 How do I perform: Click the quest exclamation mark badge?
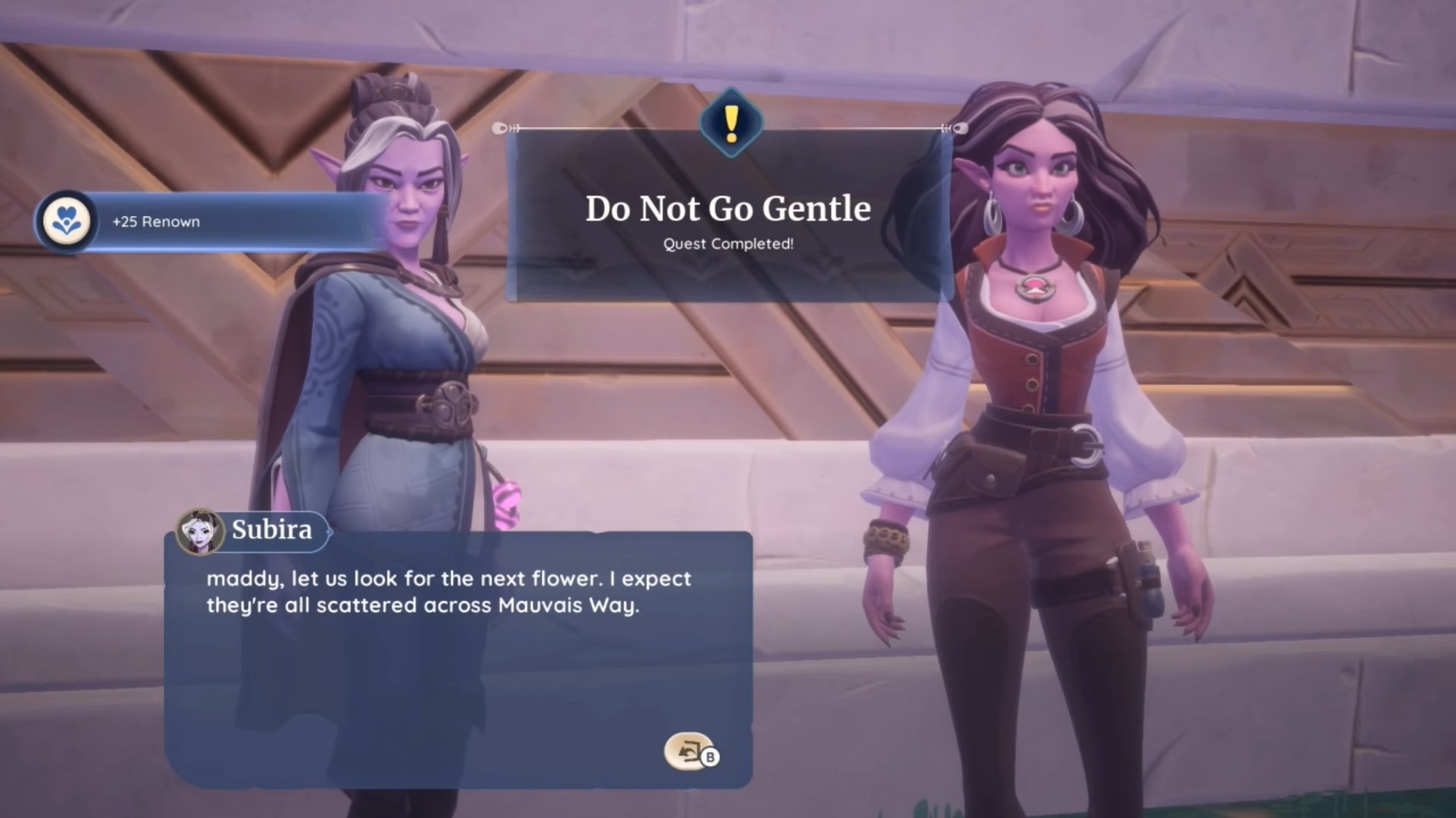(x=730, y=123)
